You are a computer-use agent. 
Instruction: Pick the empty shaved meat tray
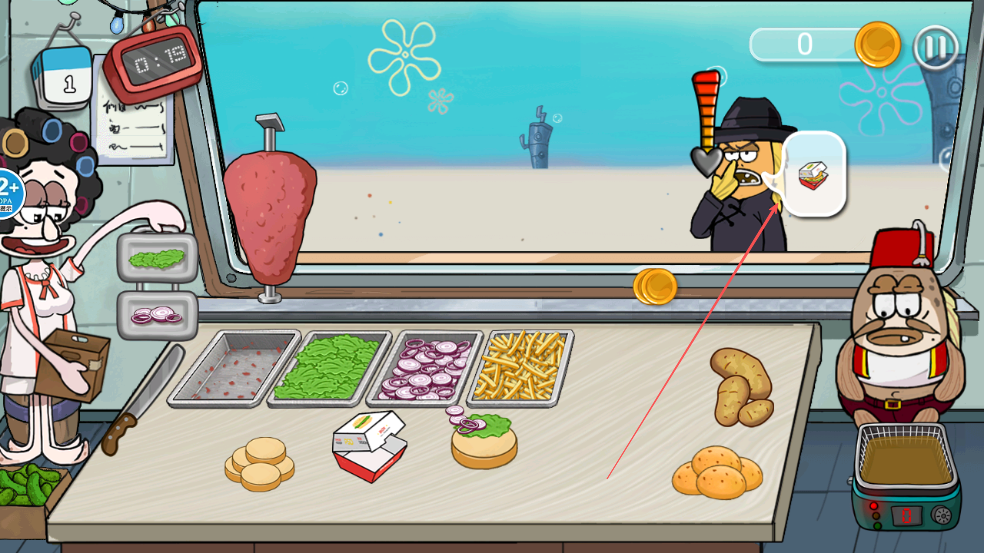pos(234,368)
